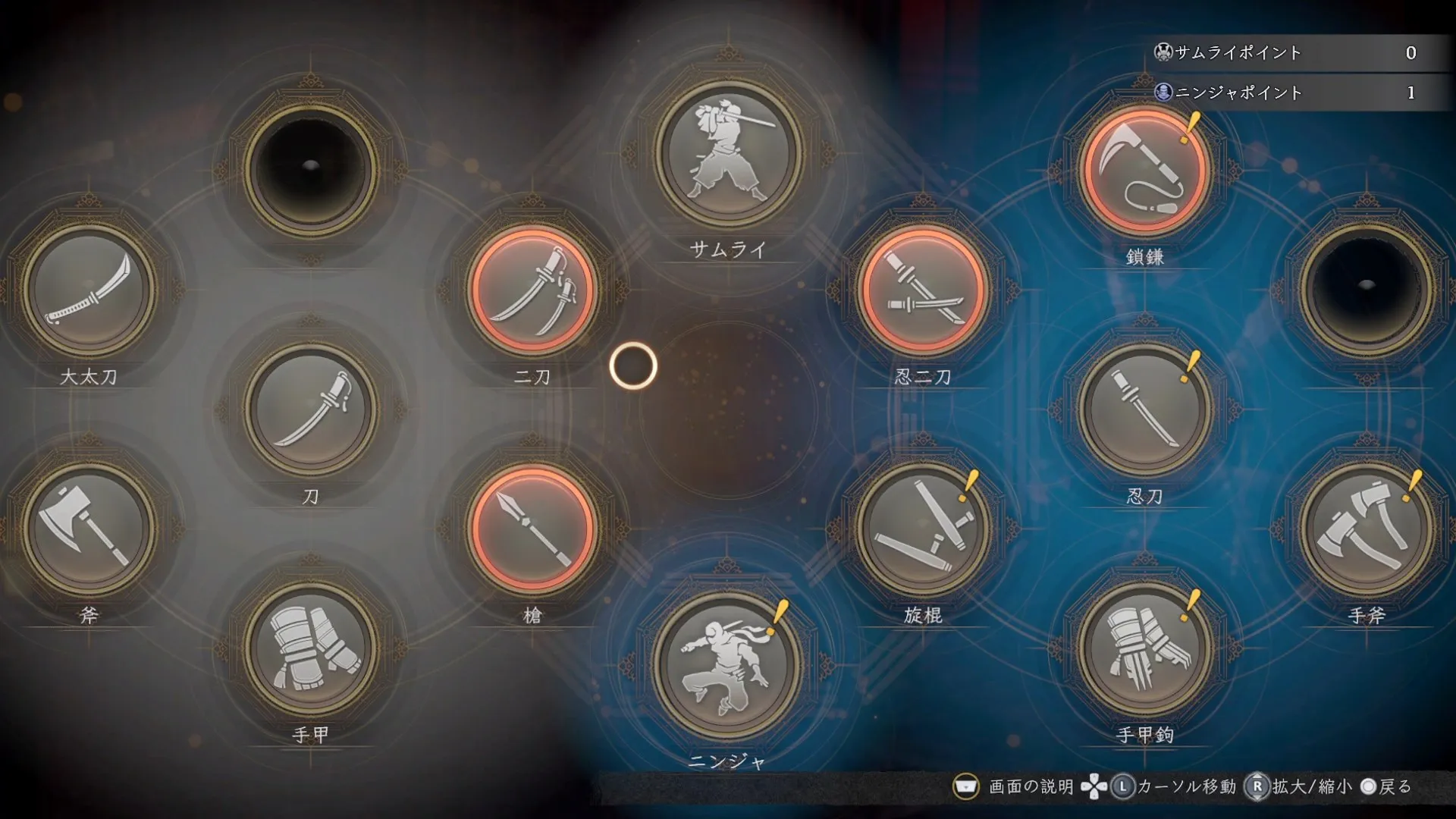Open the 手甲 fist gauntlet node
Image resolution: width=1456 pixels, height=819 pixels.
pyautogui.click(x=310, y=648)
